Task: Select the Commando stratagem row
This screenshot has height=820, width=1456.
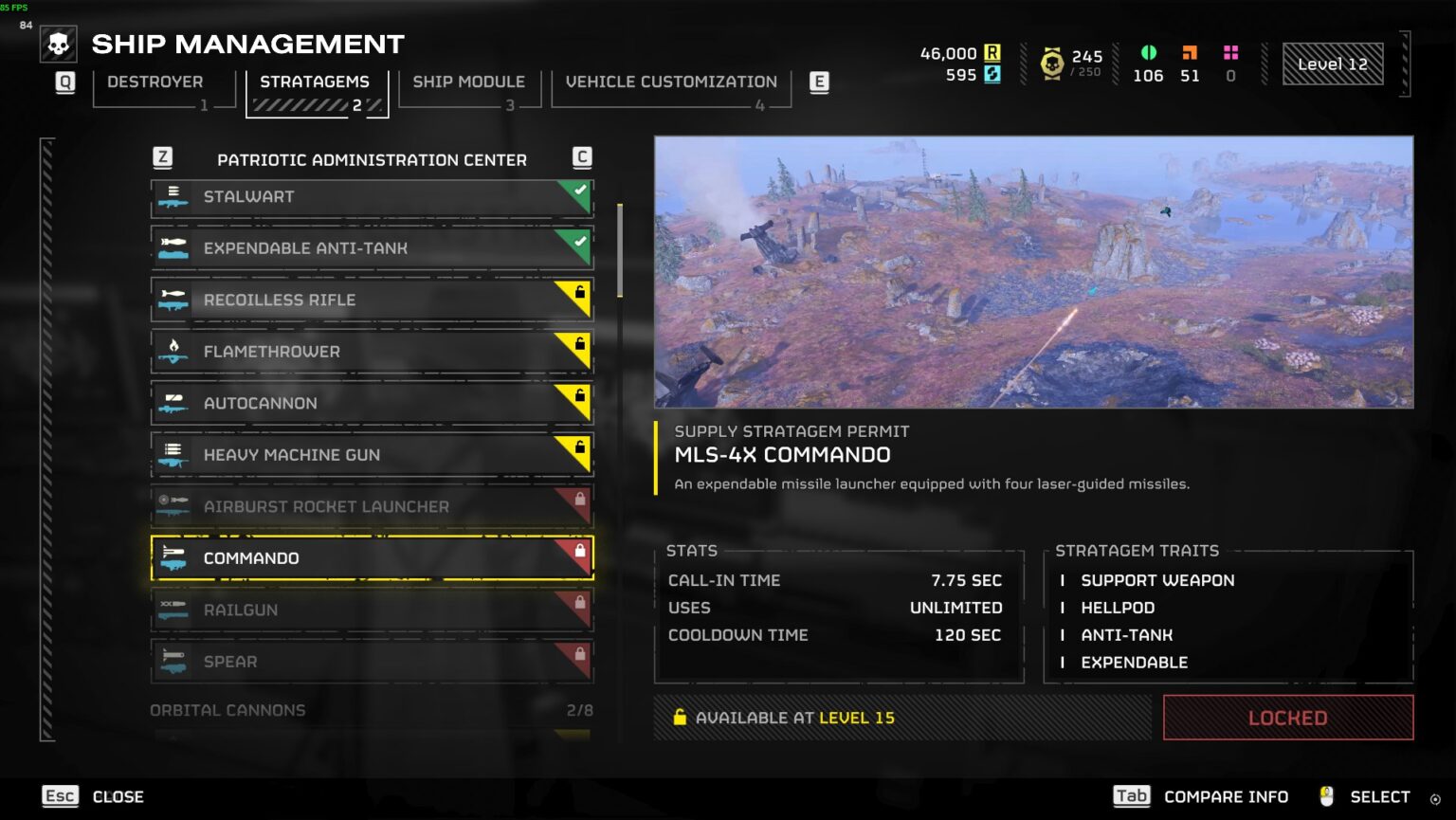Action: 372,558
